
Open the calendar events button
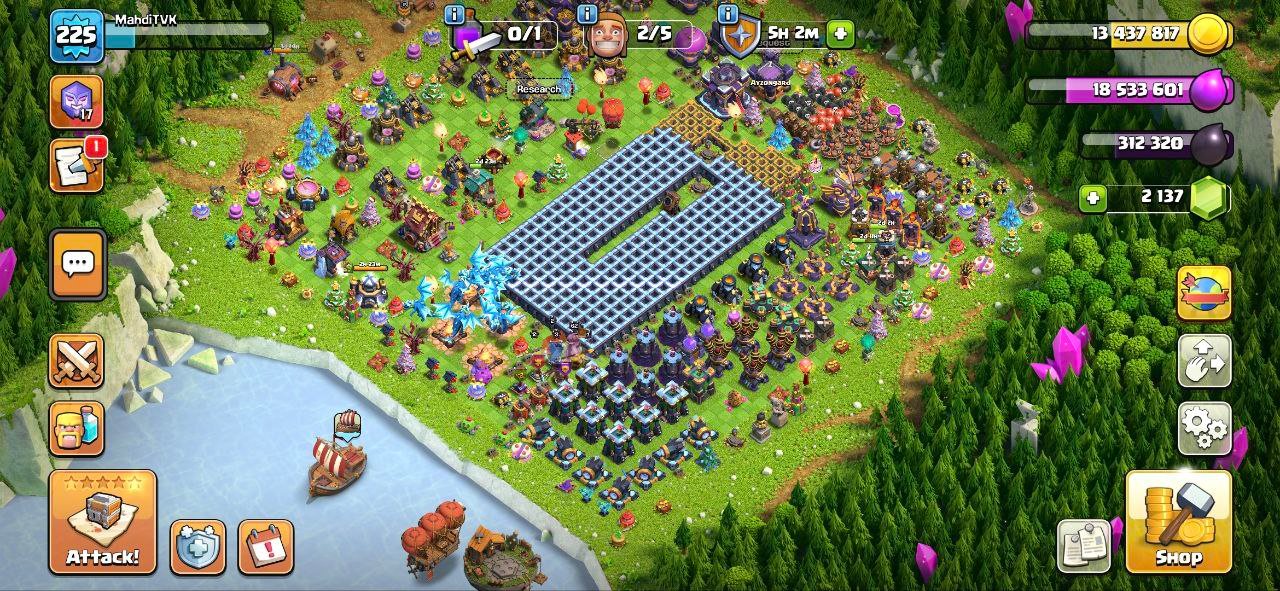coord(266,547)
